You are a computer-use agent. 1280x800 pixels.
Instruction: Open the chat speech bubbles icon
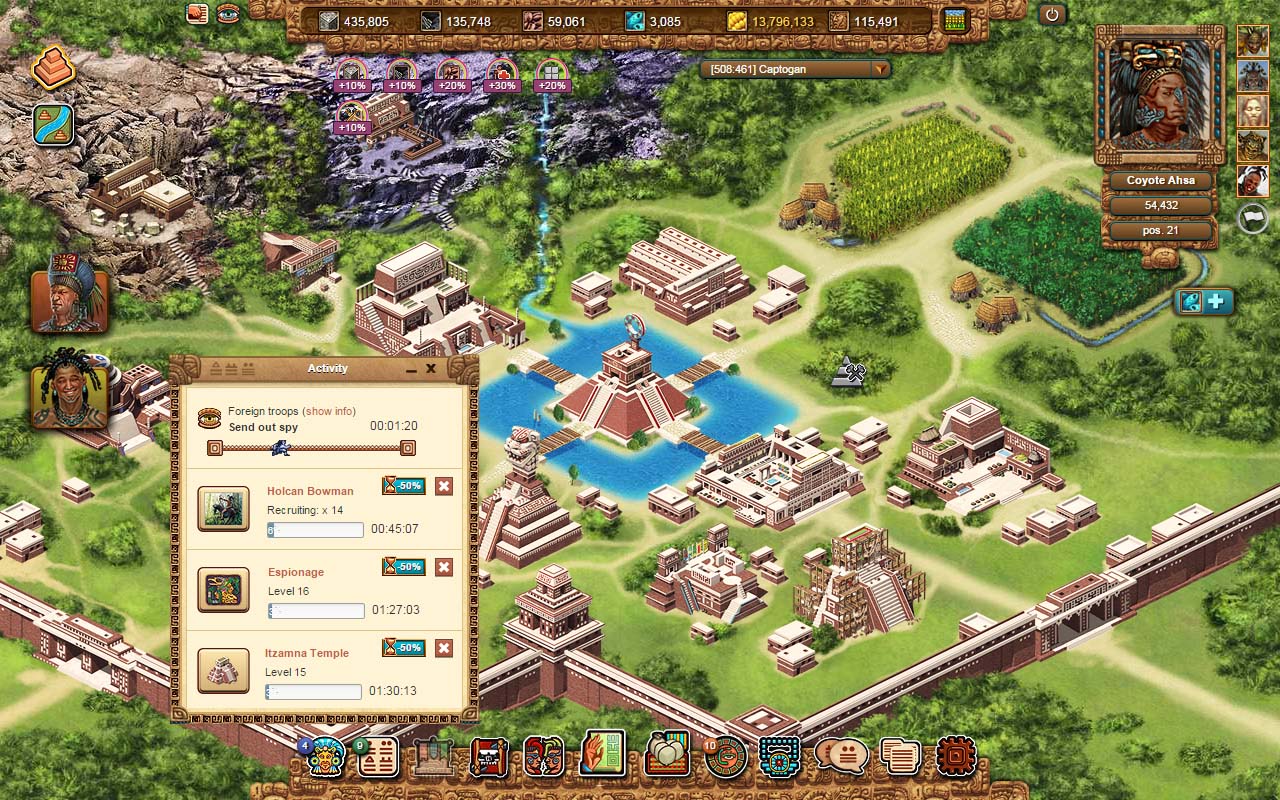tap(840, 757)
